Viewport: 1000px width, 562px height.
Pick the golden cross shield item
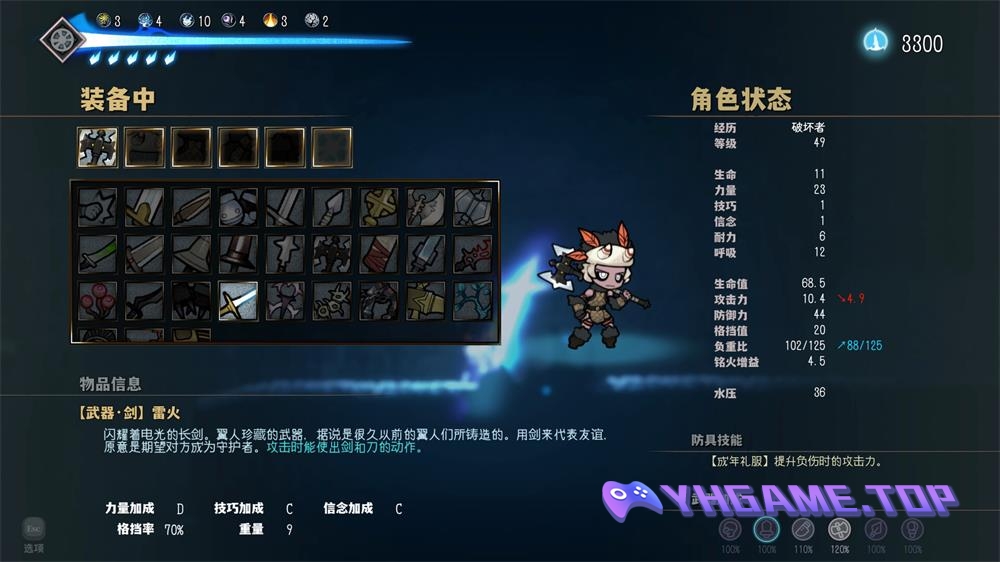click(379, 207)
